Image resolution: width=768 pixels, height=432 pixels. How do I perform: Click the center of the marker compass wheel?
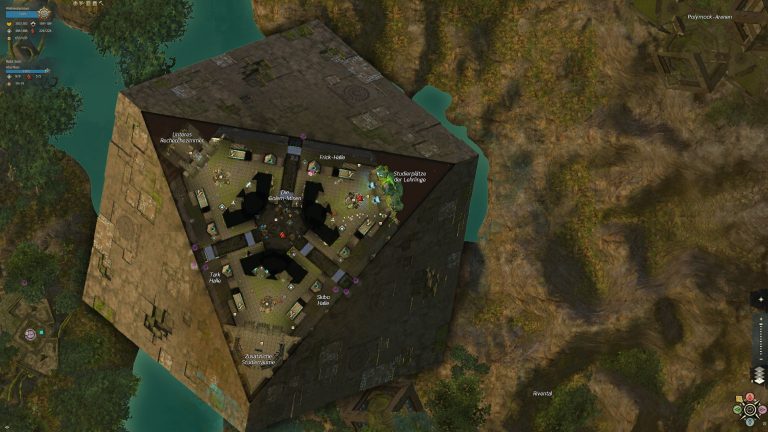tap(751, 410)
